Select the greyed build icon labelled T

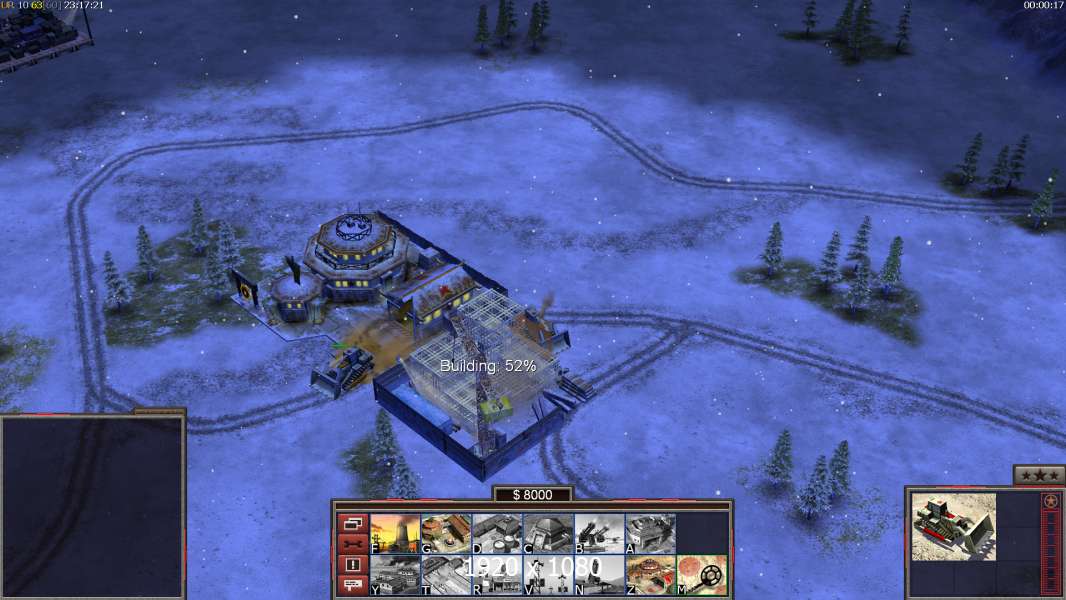click(x=446, y=575)
